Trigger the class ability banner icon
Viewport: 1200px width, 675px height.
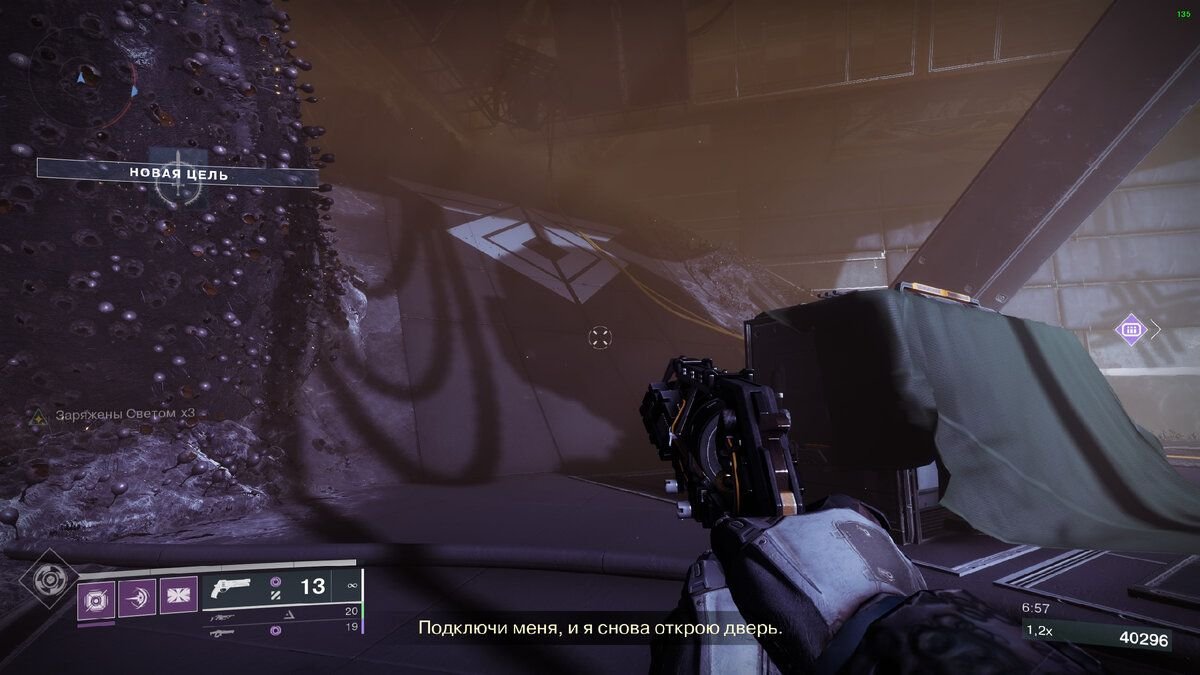coord(179,598)
